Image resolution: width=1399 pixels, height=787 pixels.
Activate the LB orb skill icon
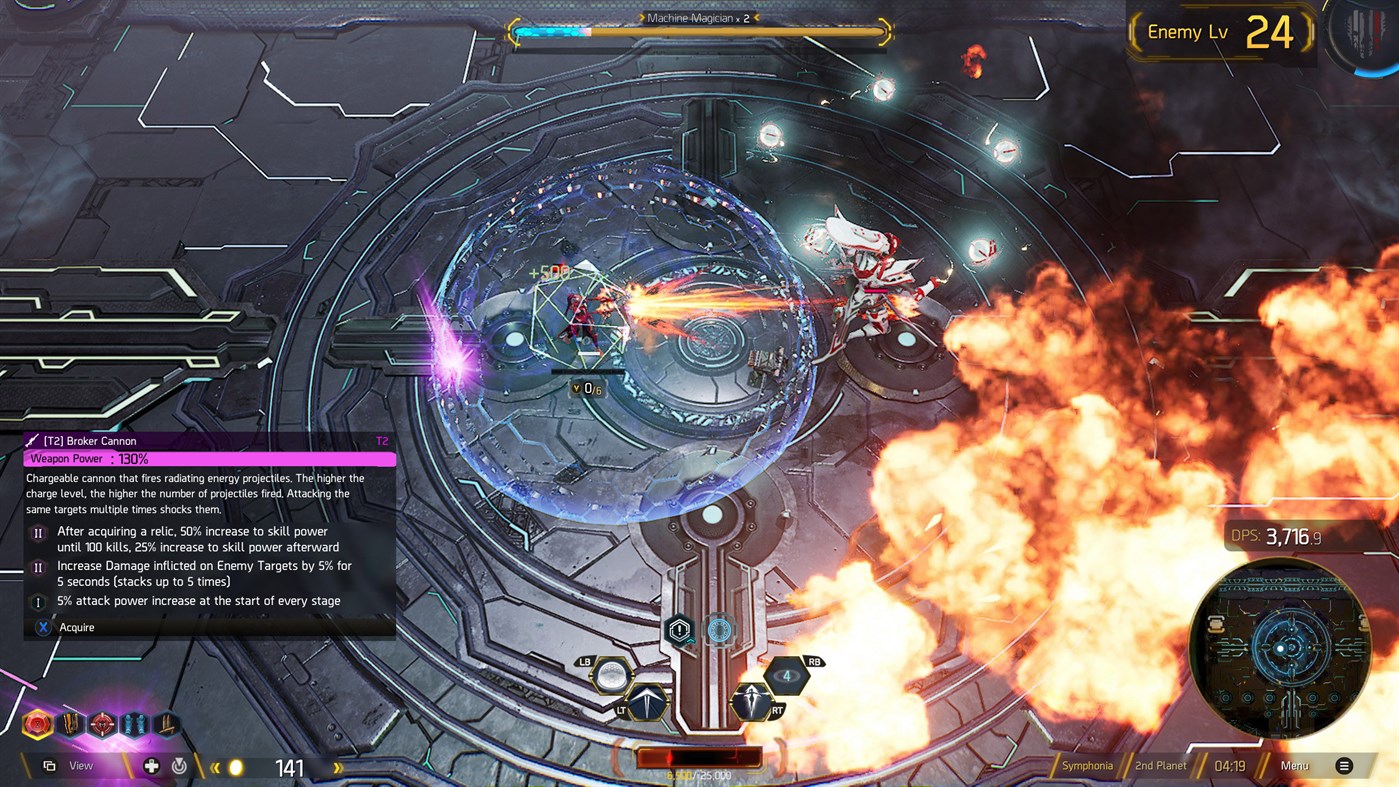click(612, 676)
